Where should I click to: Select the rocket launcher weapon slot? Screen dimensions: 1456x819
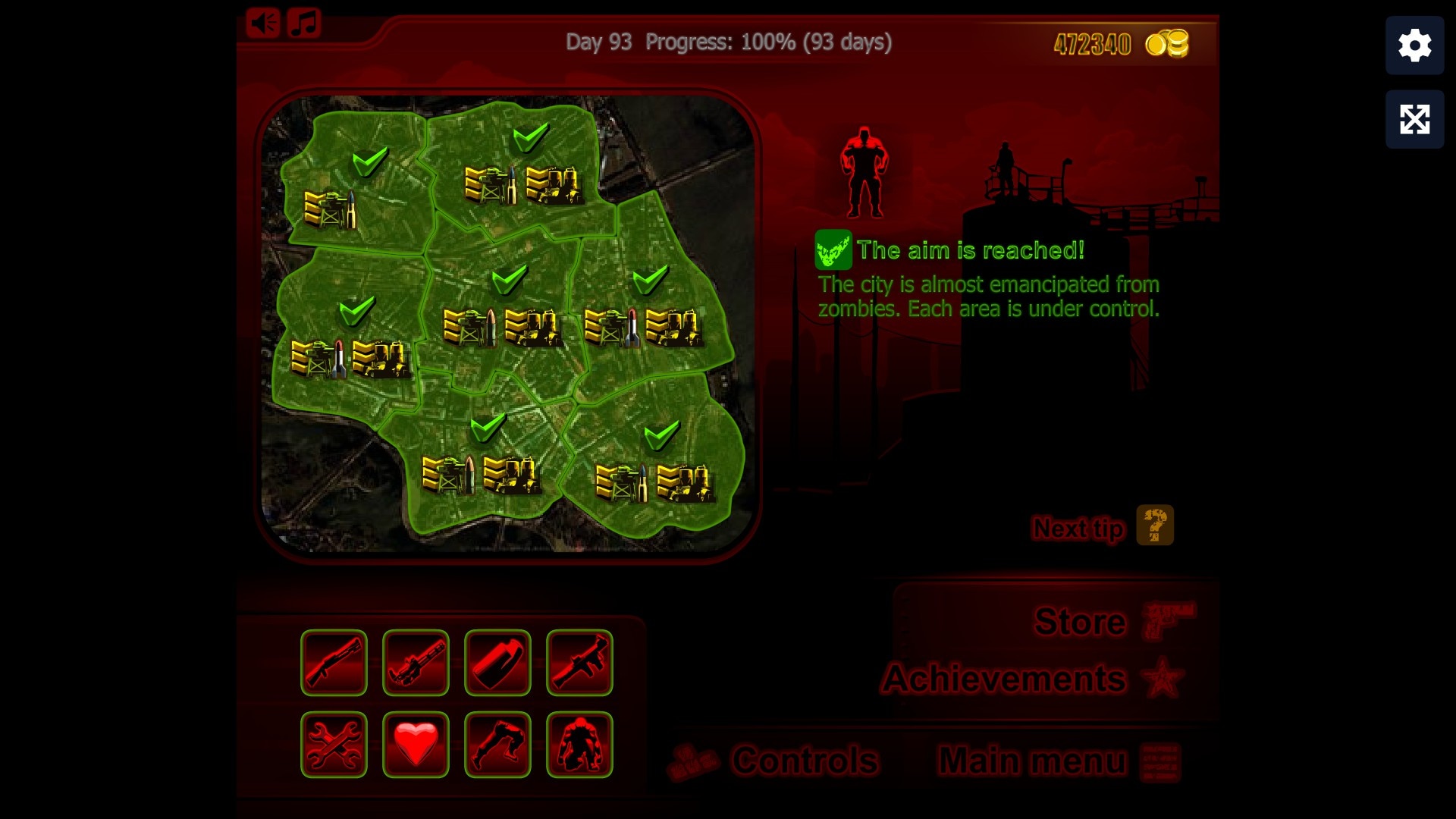pyautogui.click(x=579, y=663)
